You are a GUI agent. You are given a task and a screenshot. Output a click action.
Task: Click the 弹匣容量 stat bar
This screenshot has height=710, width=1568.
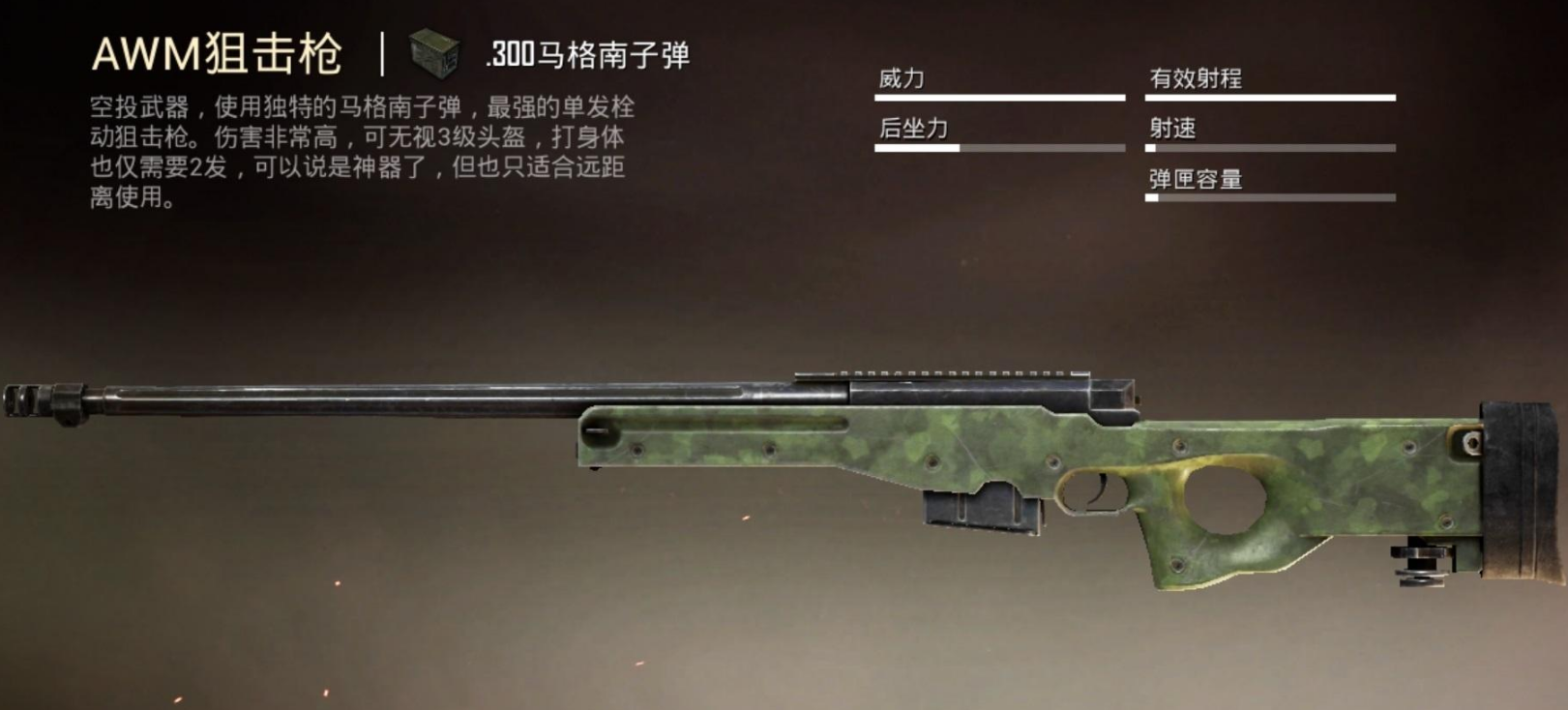click(x=1272, y=195)
